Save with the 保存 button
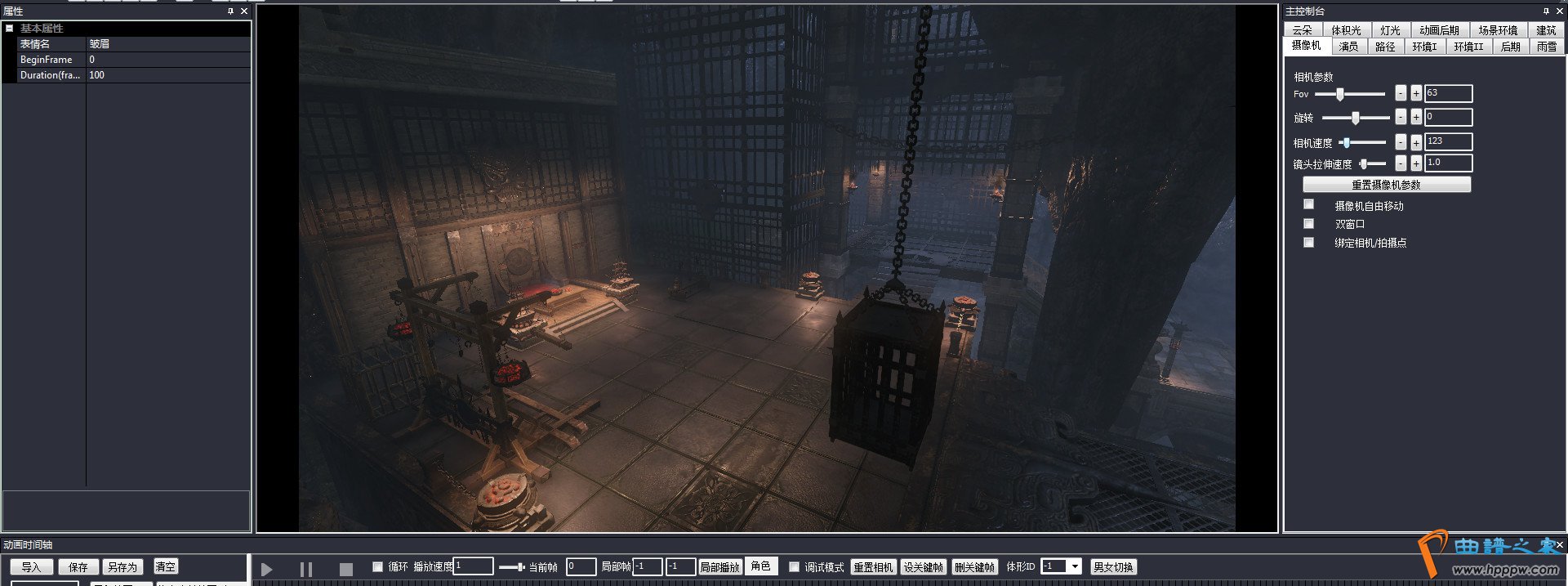 78,567
